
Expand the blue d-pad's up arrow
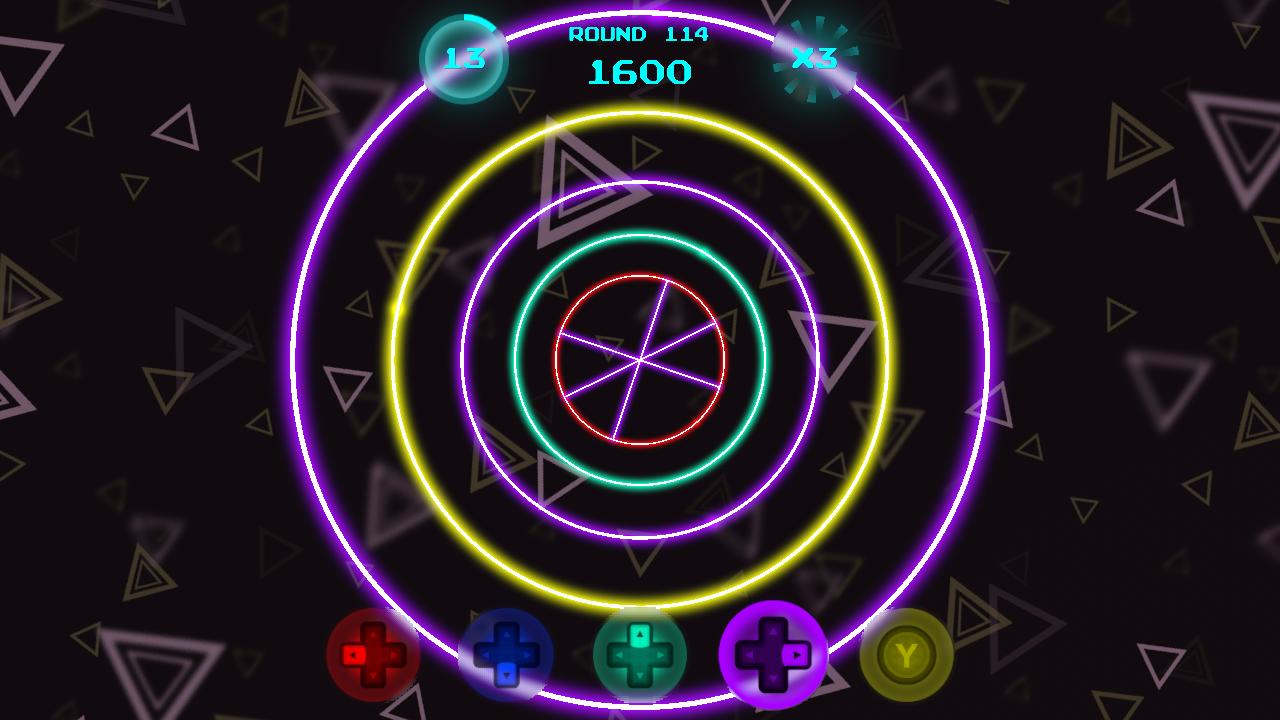[508, 633]
